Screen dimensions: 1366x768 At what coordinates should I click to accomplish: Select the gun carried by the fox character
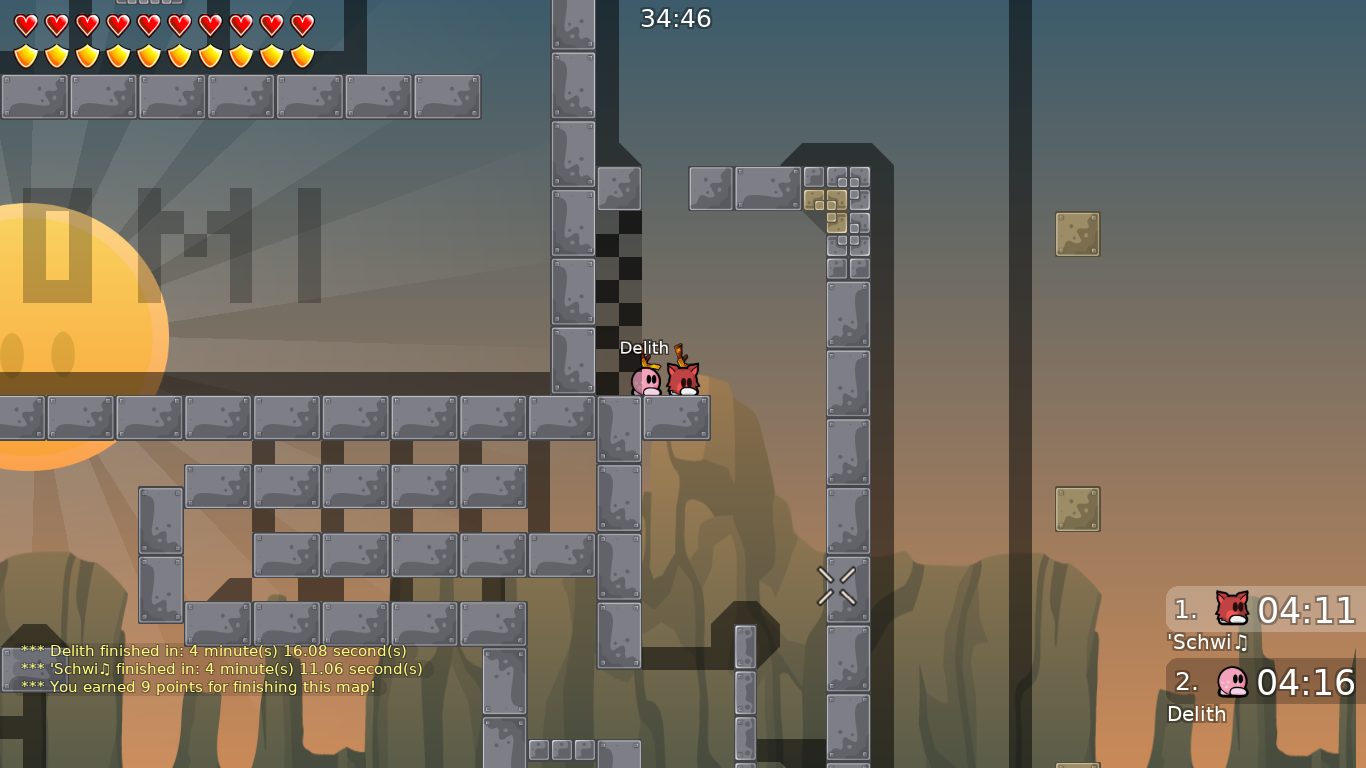point(683,357)
